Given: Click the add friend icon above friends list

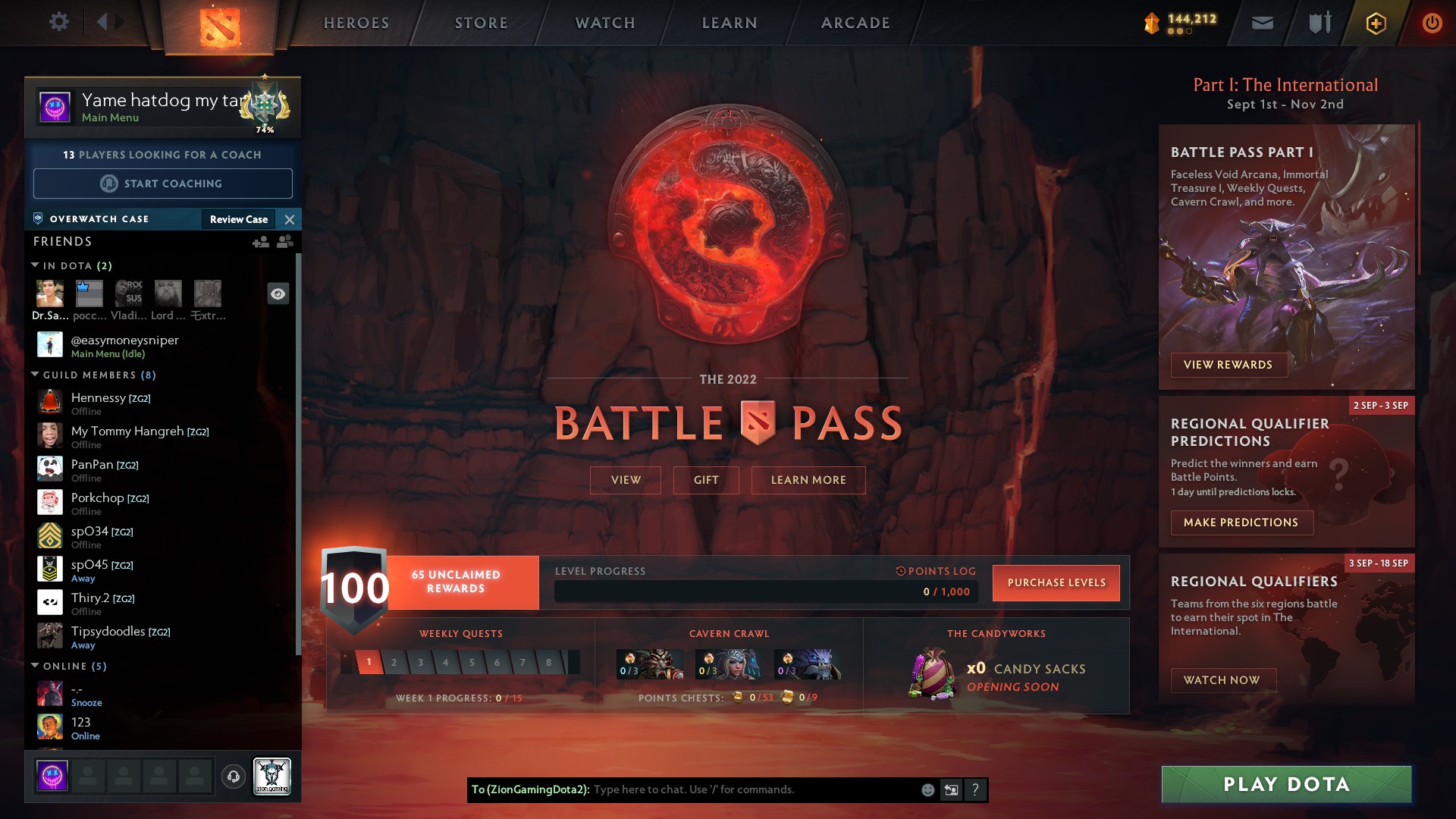Looking at the screenshot, I should [262, 243].
